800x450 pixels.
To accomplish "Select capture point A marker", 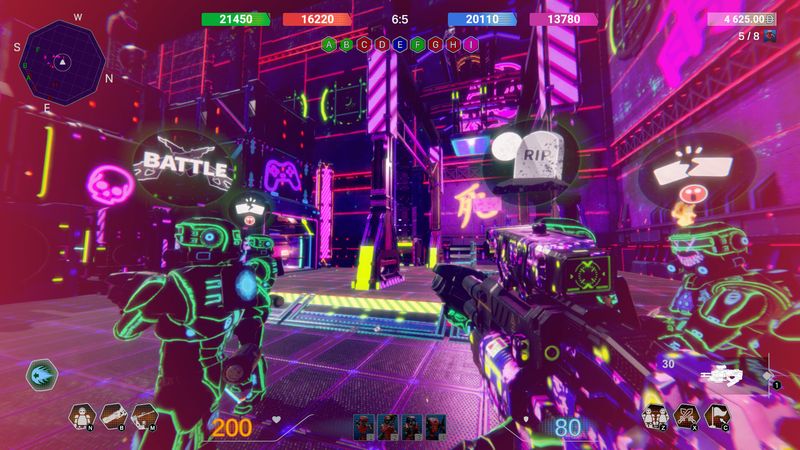I will [329, 45].
